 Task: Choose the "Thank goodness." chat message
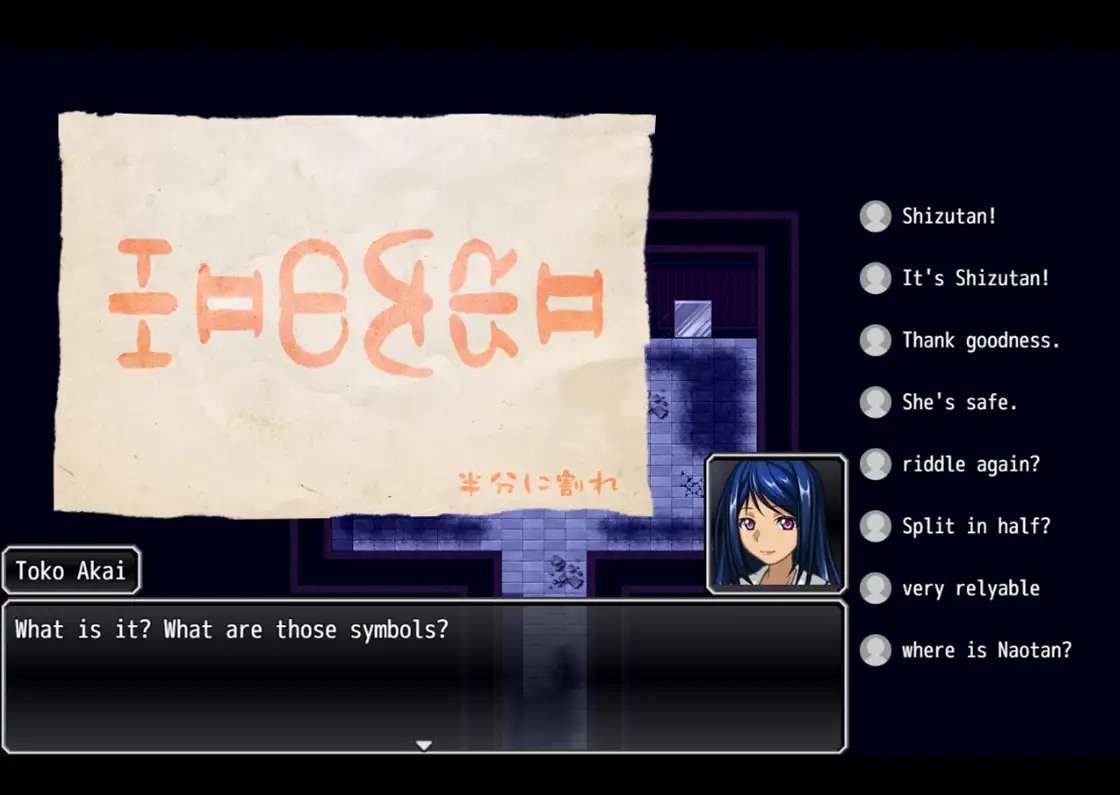[x=980, y=340]
